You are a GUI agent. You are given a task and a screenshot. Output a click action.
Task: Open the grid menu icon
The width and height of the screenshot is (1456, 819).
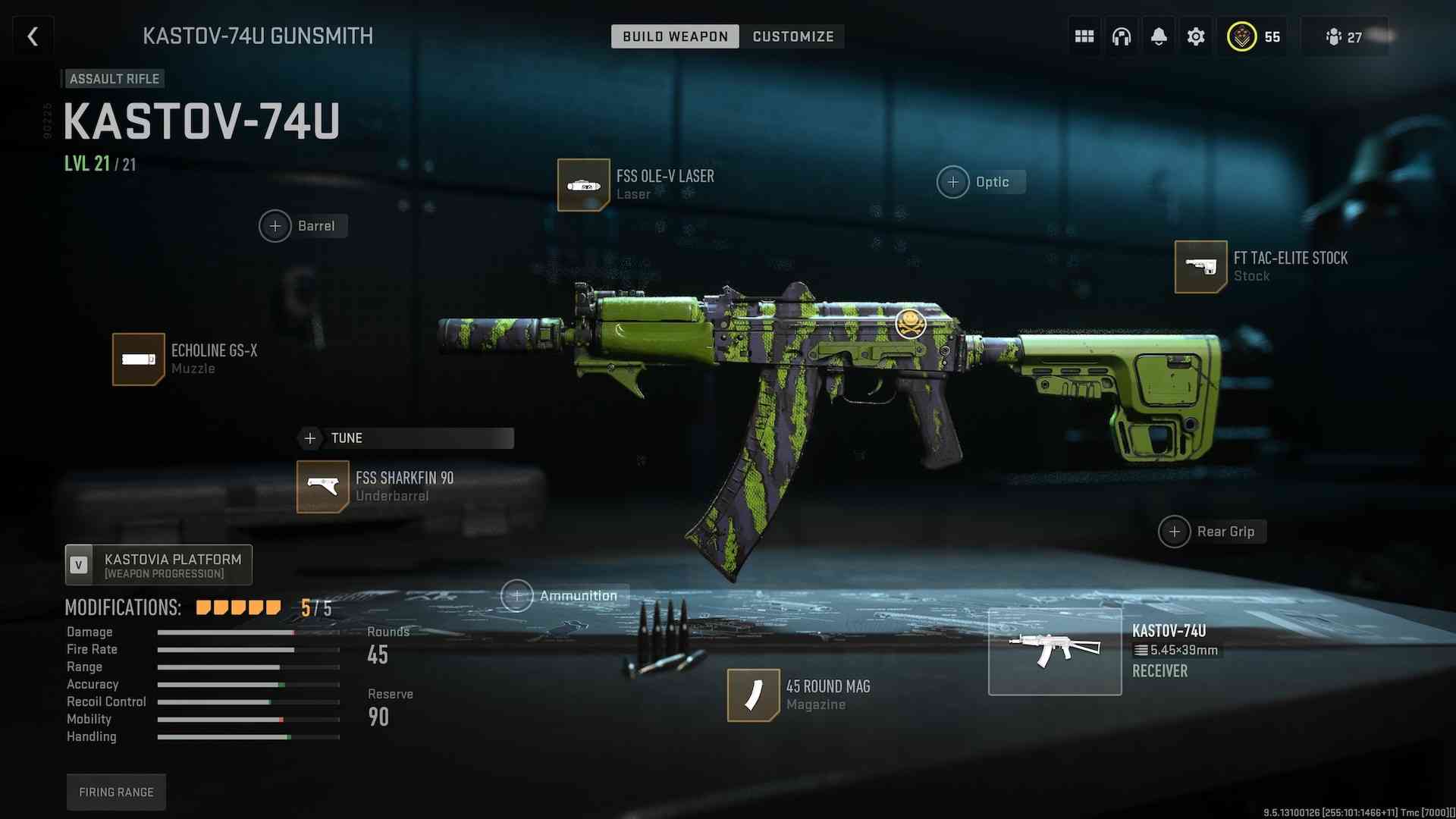click(1084, 36)
